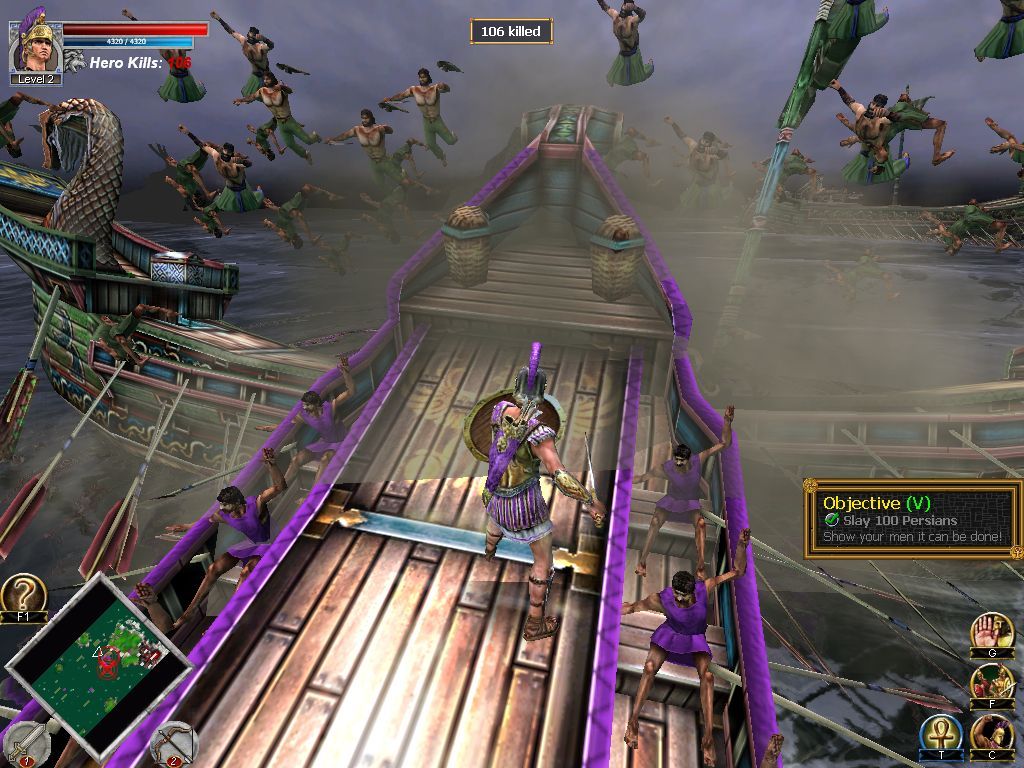Click the hero portrait with purple plume
Screen dimensions: 1024x768
pos(36,44)
